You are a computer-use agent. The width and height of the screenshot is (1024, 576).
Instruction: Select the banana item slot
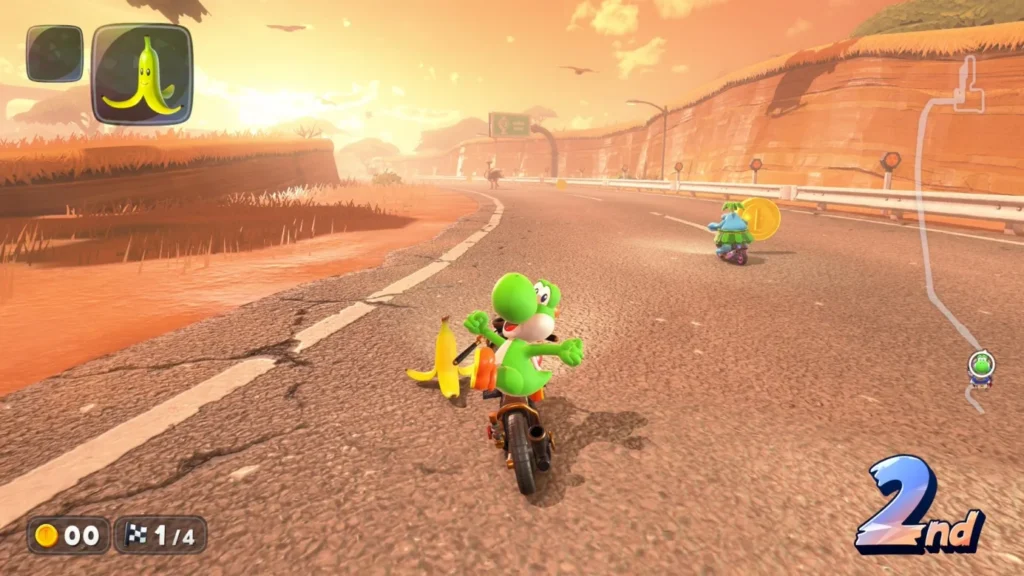(x=142, y=73)
